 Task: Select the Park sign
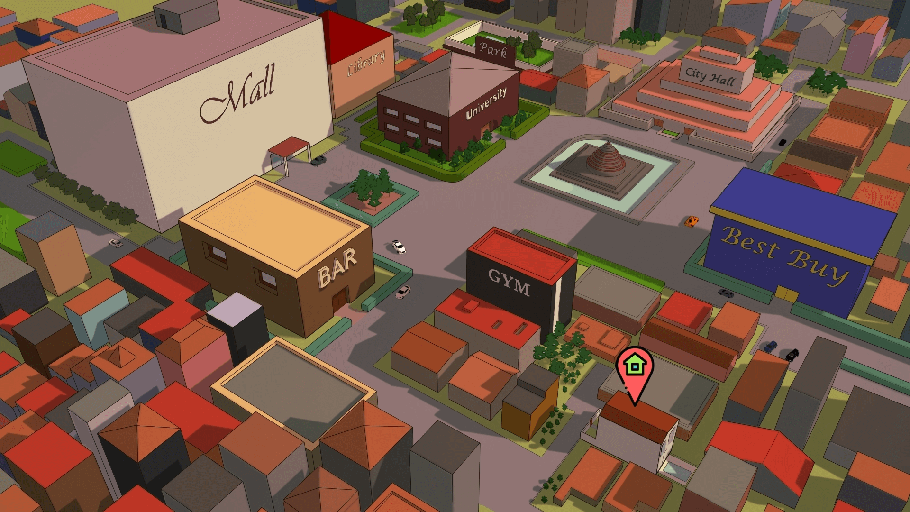point(492,48)
